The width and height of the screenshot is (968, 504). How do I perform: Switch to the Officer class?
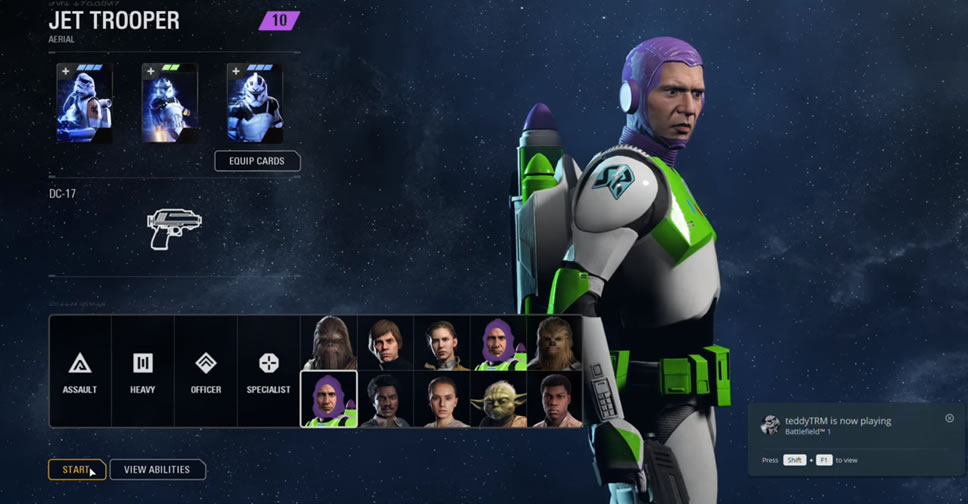click(x=205, y=371)
